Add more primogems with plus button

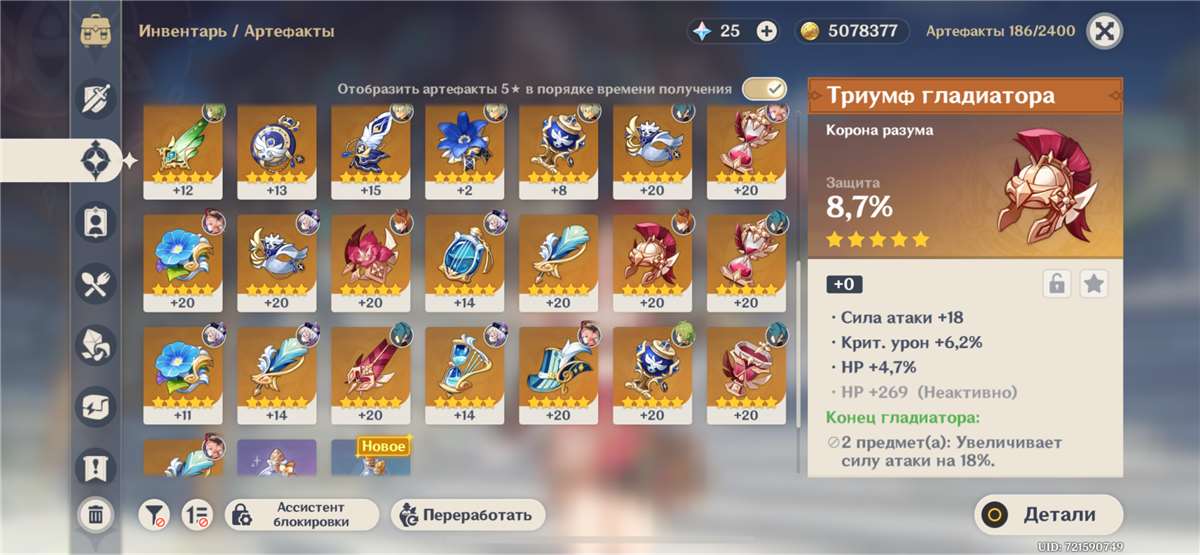[x=766, y=31]
